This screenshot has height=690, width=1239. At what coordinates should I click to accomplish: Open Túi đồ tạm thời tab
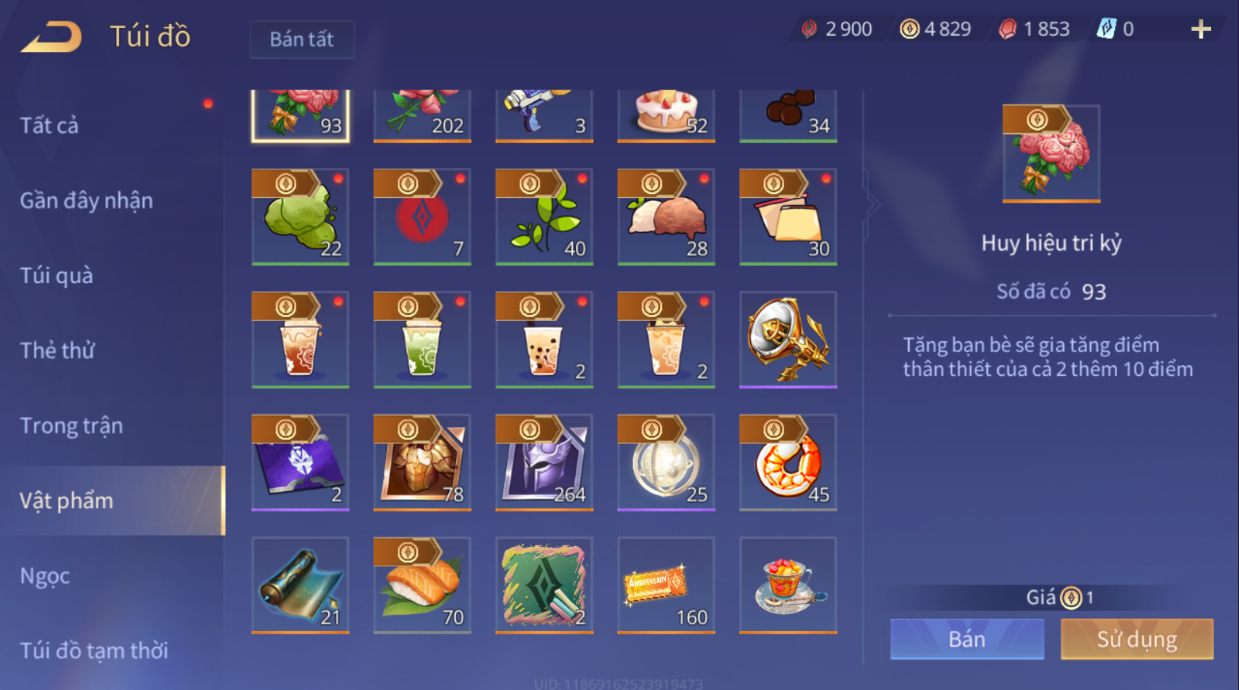click(x=94, y=650)
